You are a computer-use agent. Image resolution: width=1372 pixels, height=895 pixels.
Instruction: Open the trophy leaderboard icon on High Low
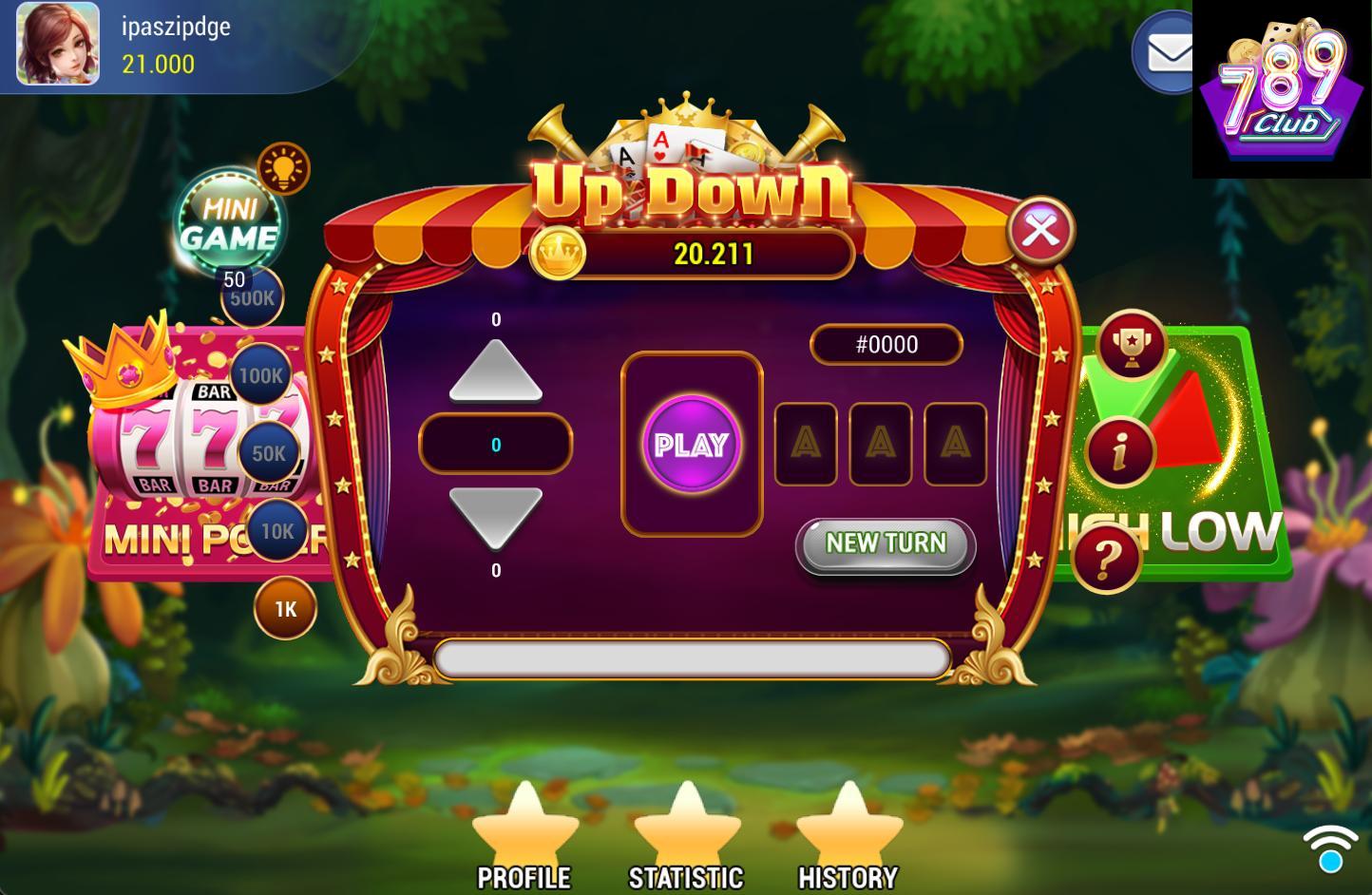pyautogui.click(x=1130, y=346)
